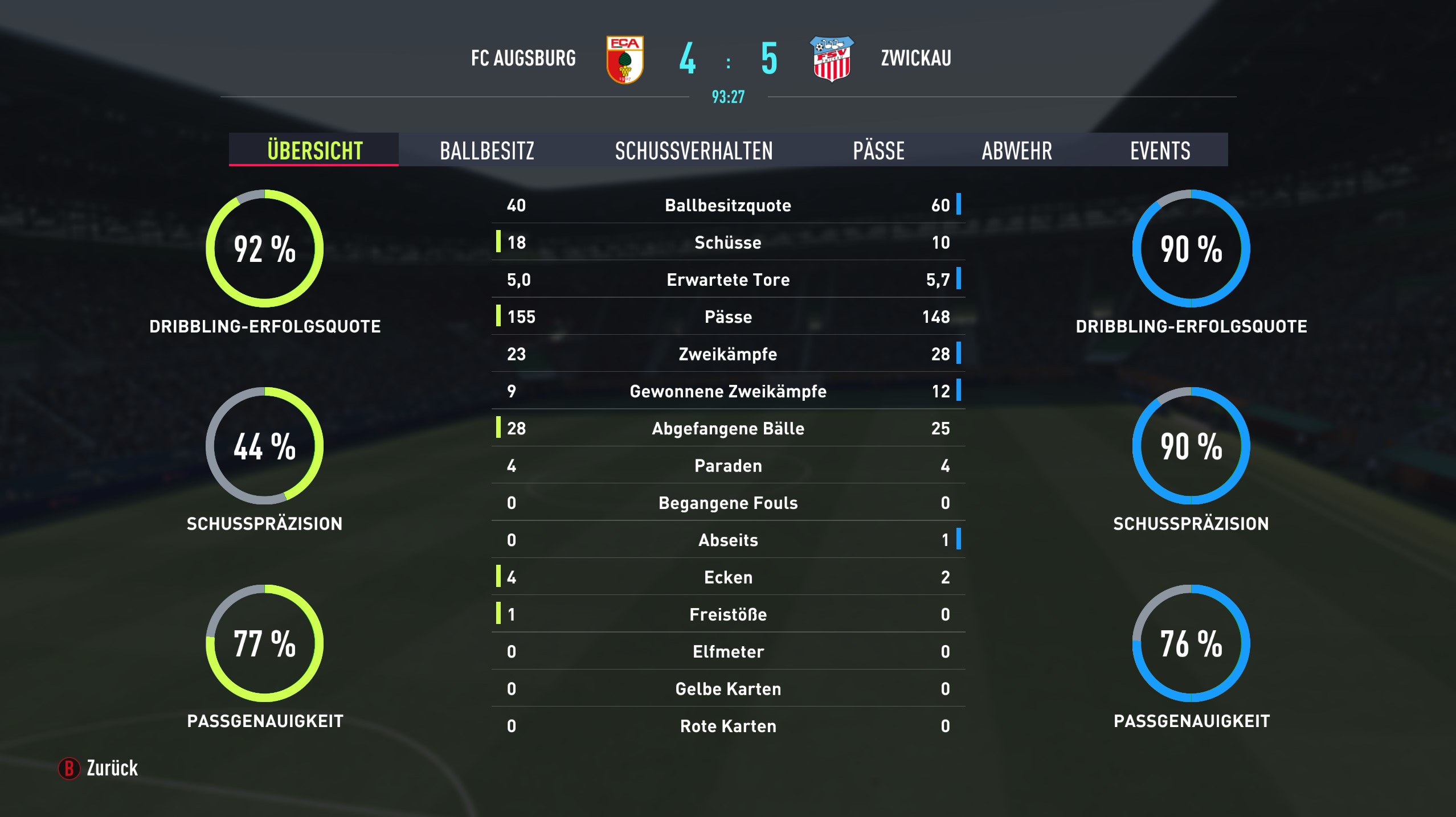Go back with the Zurück label
This screenshot has height=817, width=1456.
112,768
